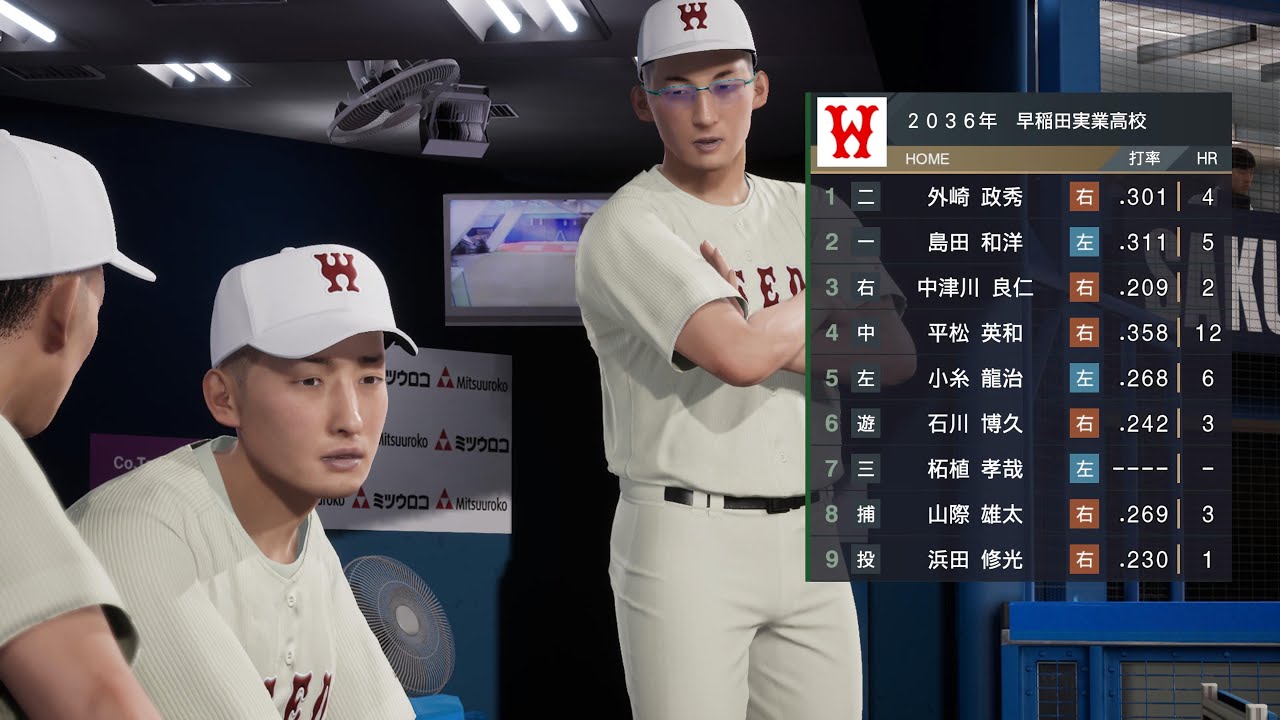Select leadoff batter 外崎 政秀 row
The height and width of the screenshot is (720, 1280).
[975, 197]
